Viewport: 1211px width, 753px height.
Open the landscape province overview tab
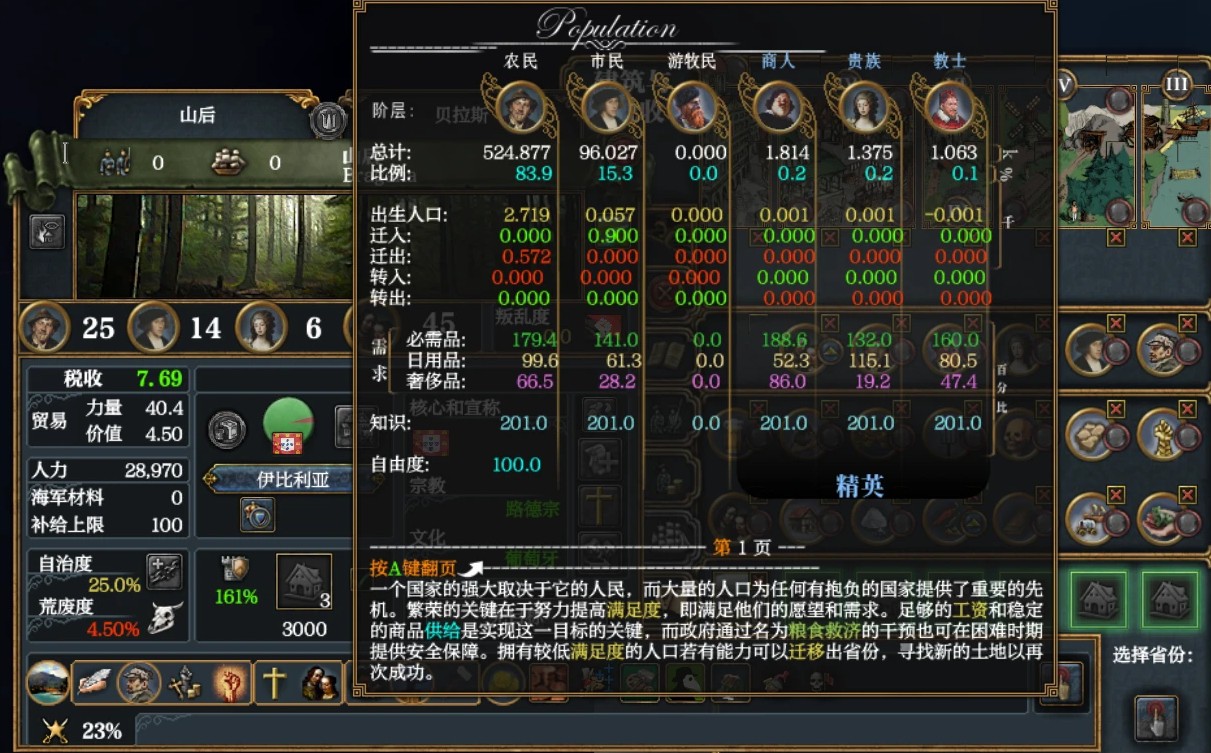pyautogui.click(x=48, y=682)
